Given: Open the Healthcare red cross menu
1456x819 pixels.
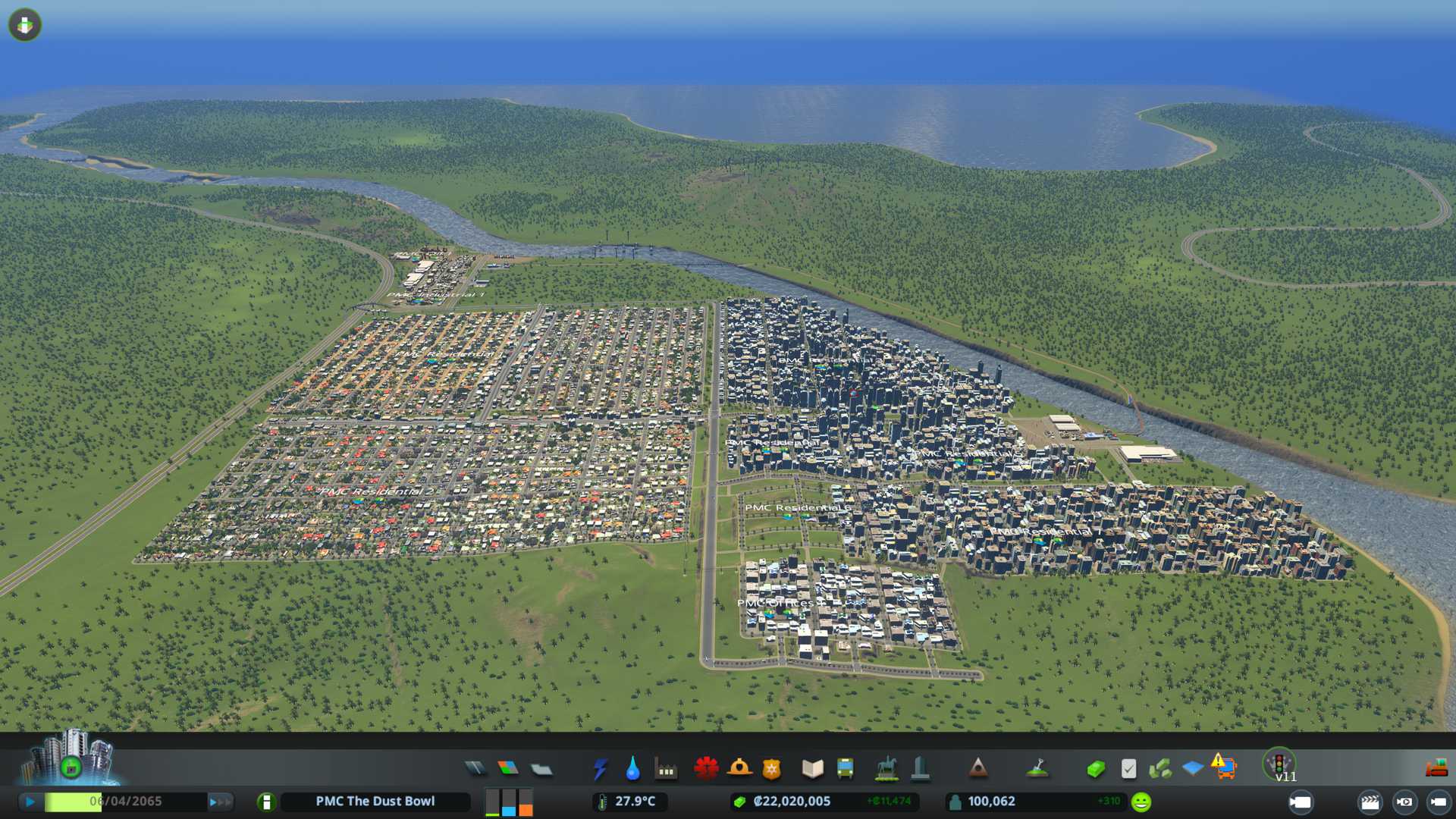Looking at the screenshot, I should 706,769.
